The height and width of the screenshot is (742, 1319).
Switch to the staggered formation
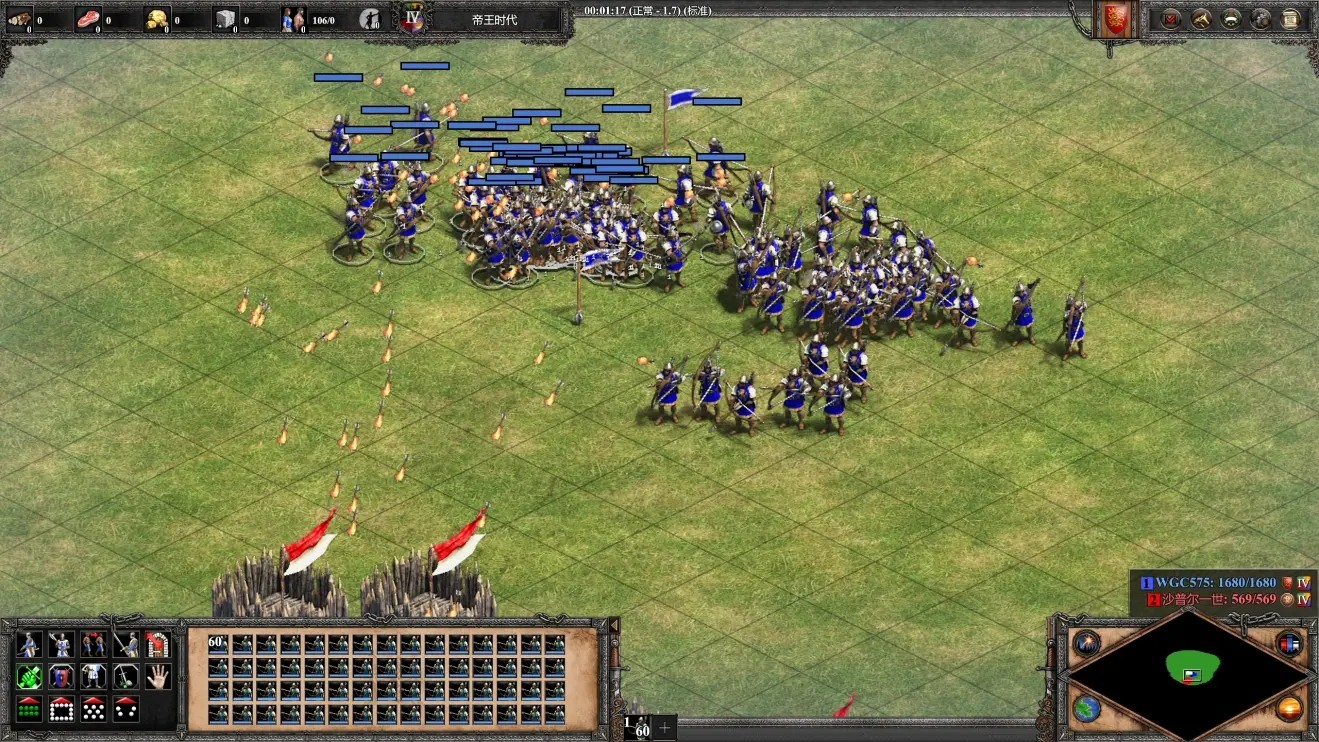[x=93, y=709]
